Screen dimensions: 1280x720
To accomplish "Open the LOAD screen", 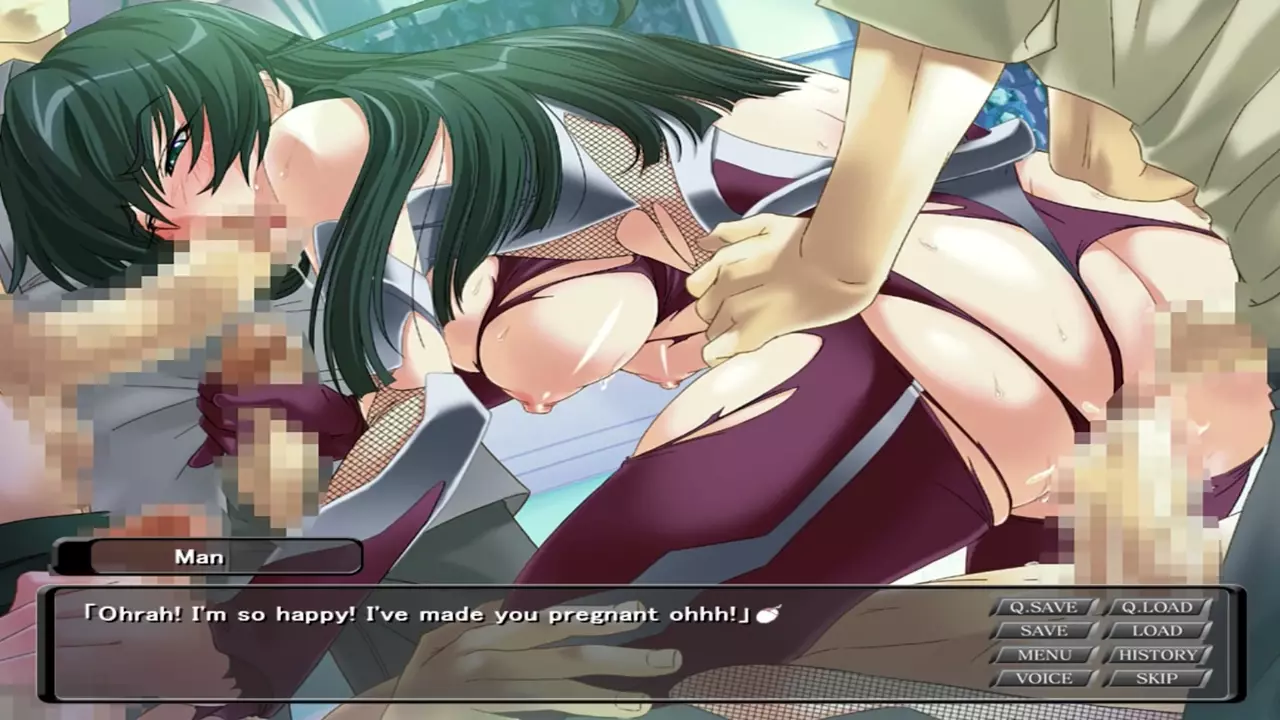I will (x=1157, y=631).
